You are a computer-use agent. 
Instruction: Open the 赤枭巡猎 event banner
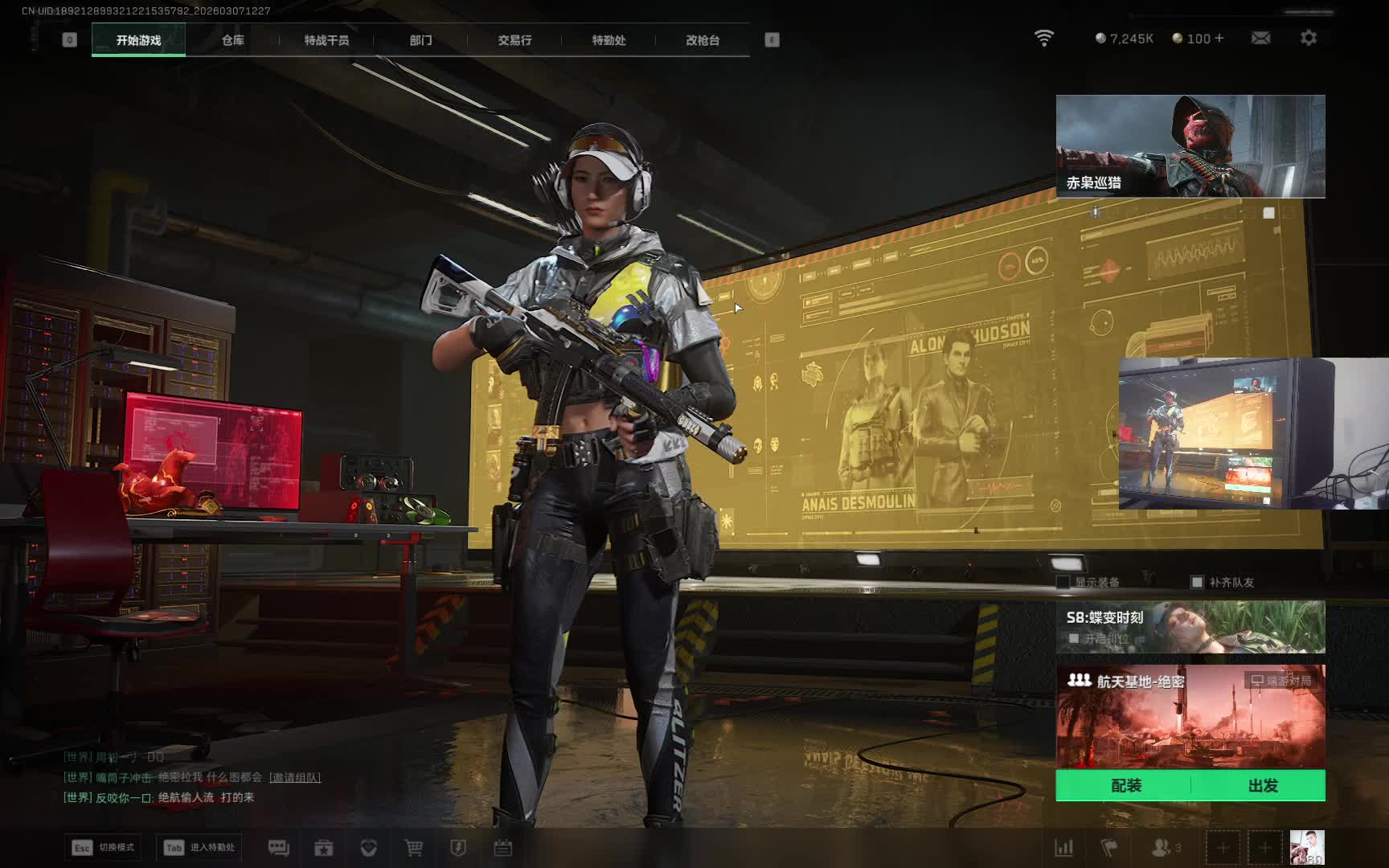(x=1190, y=145)
